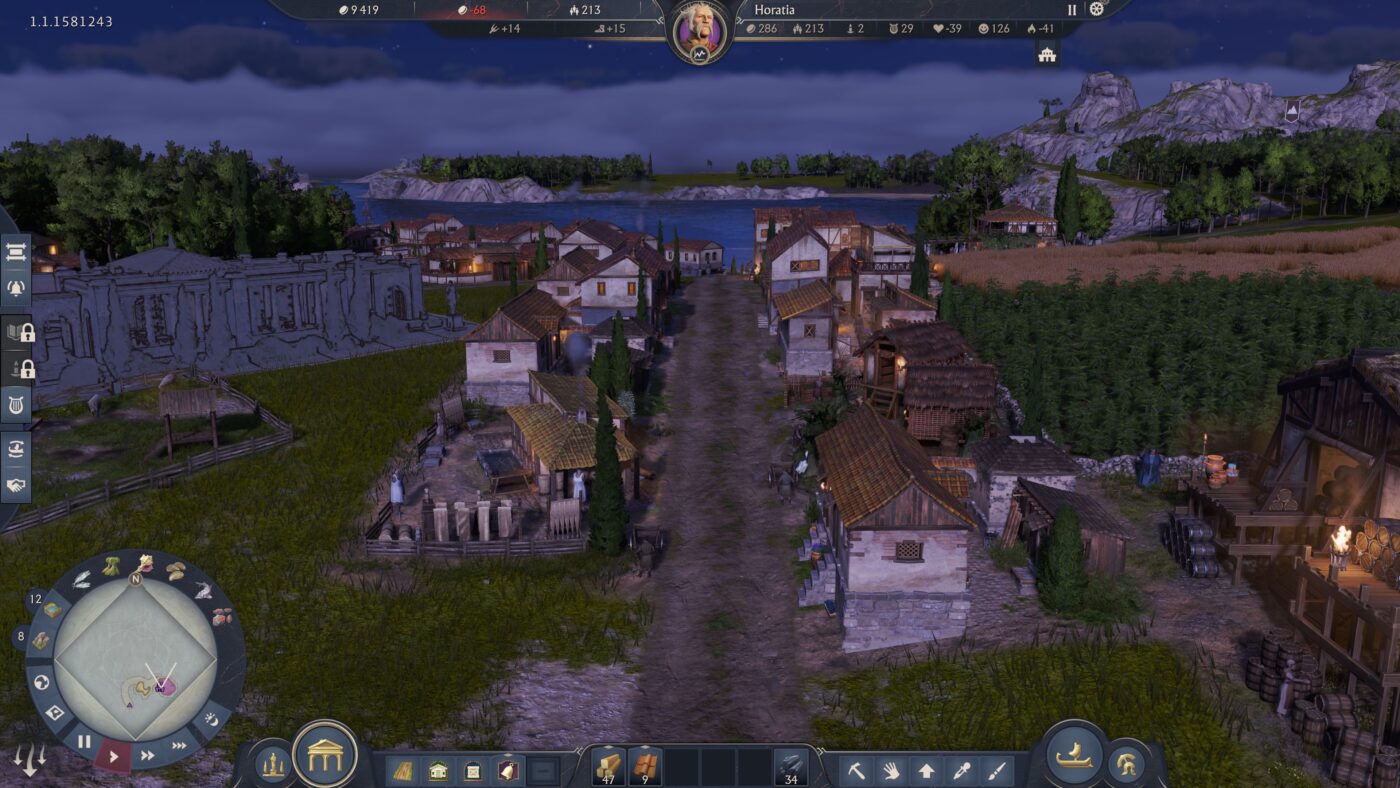Click the governor portrait medallion
1400x788 pixels.
pos(700,27)
